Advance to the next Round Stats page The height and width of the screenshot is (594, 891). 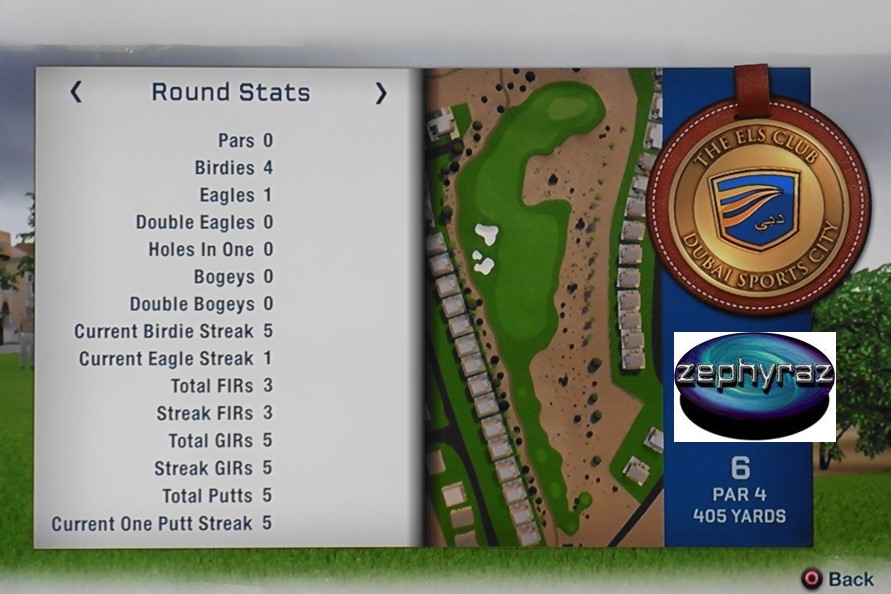[380, 93]
